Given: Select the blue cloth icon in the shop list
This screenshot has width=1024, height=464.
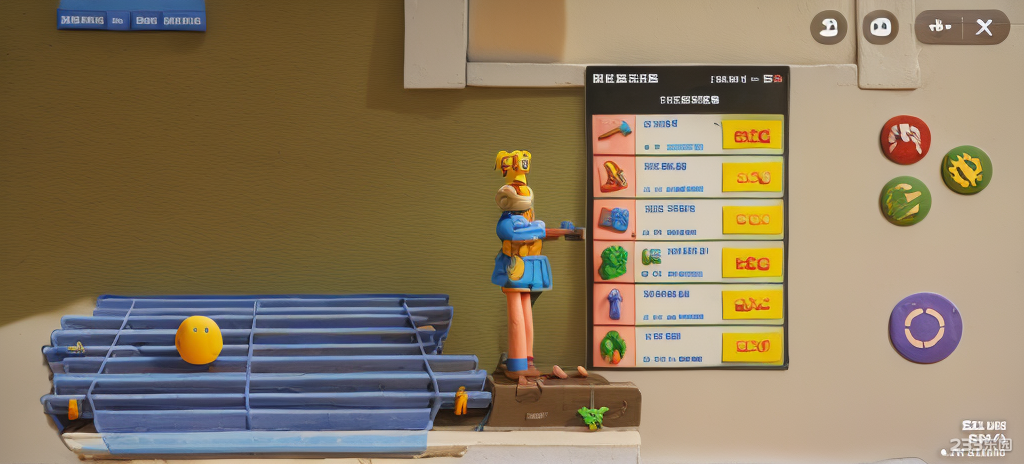Looking at the screenshot, I should [x=613, y=219].
